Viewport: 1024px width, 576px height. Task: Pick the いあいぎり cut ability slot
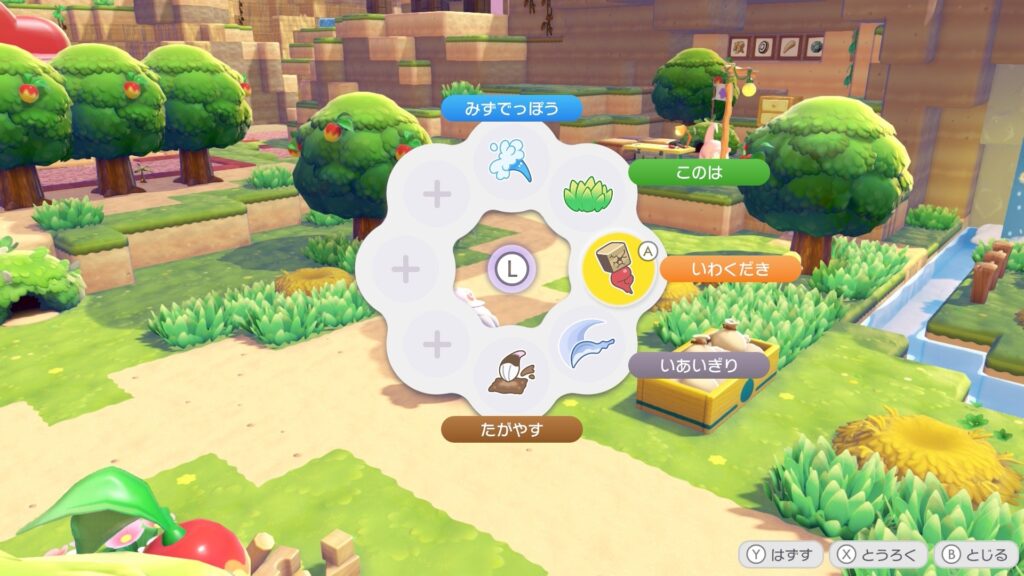tap(584, 345)
